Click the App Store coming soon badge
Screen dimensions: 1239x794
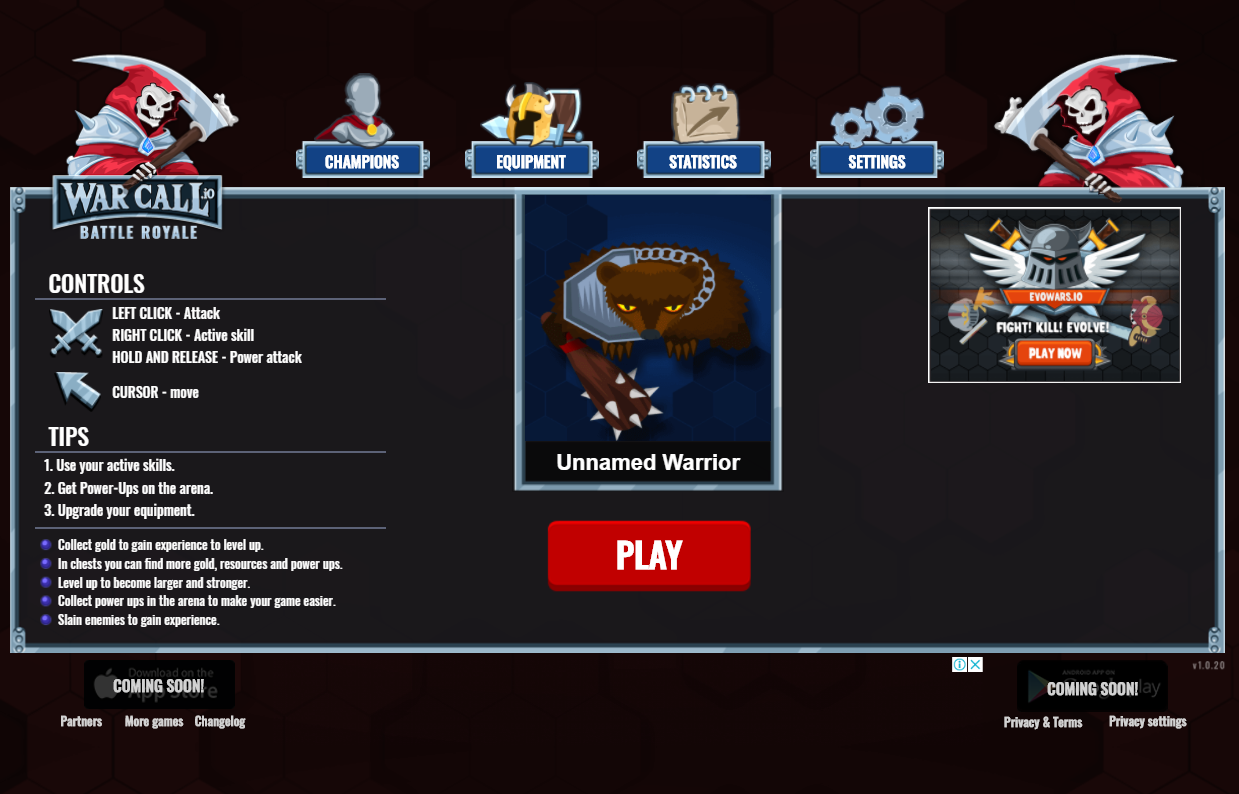pyautogui.click(x=159, y=685)
